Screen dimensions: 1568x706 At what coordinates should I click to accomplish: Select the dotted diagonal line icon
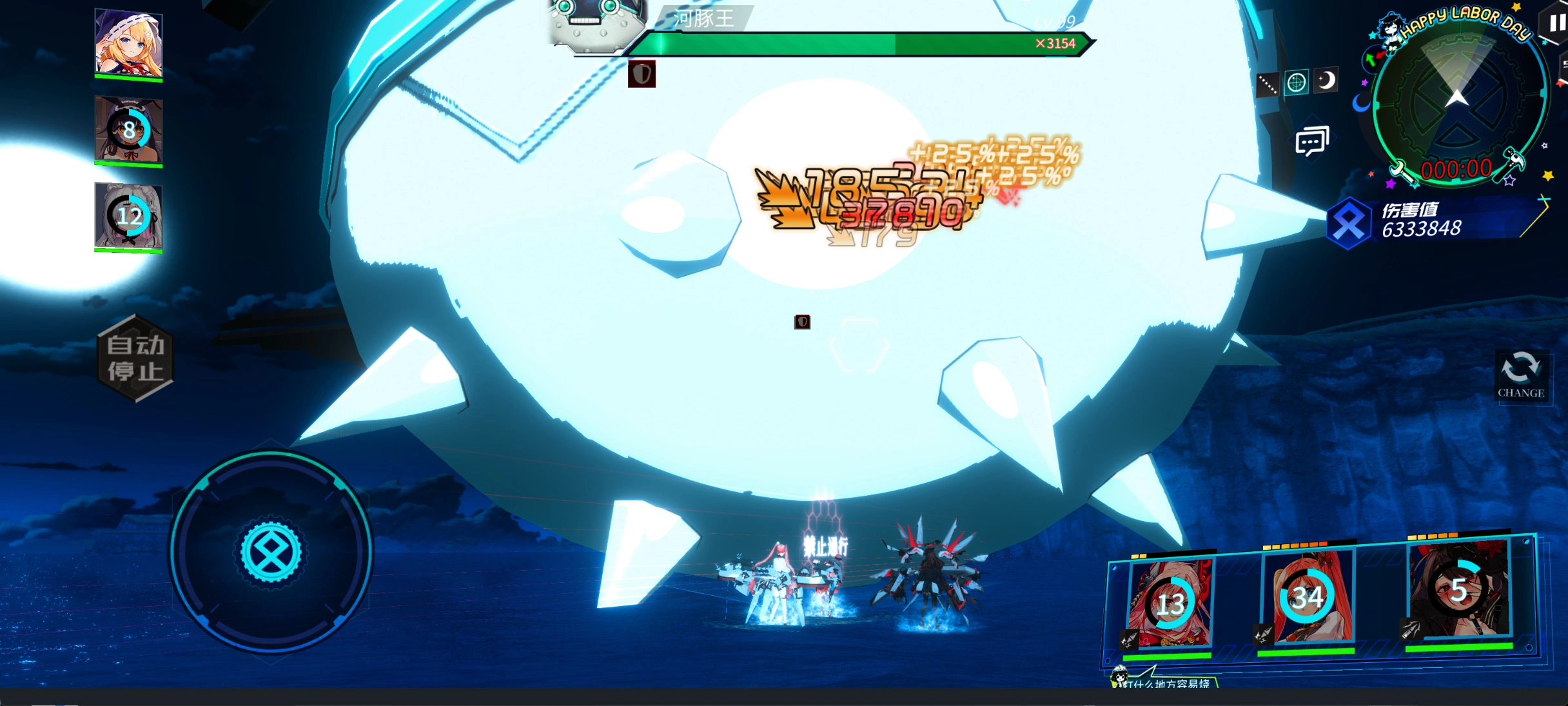1267,84
